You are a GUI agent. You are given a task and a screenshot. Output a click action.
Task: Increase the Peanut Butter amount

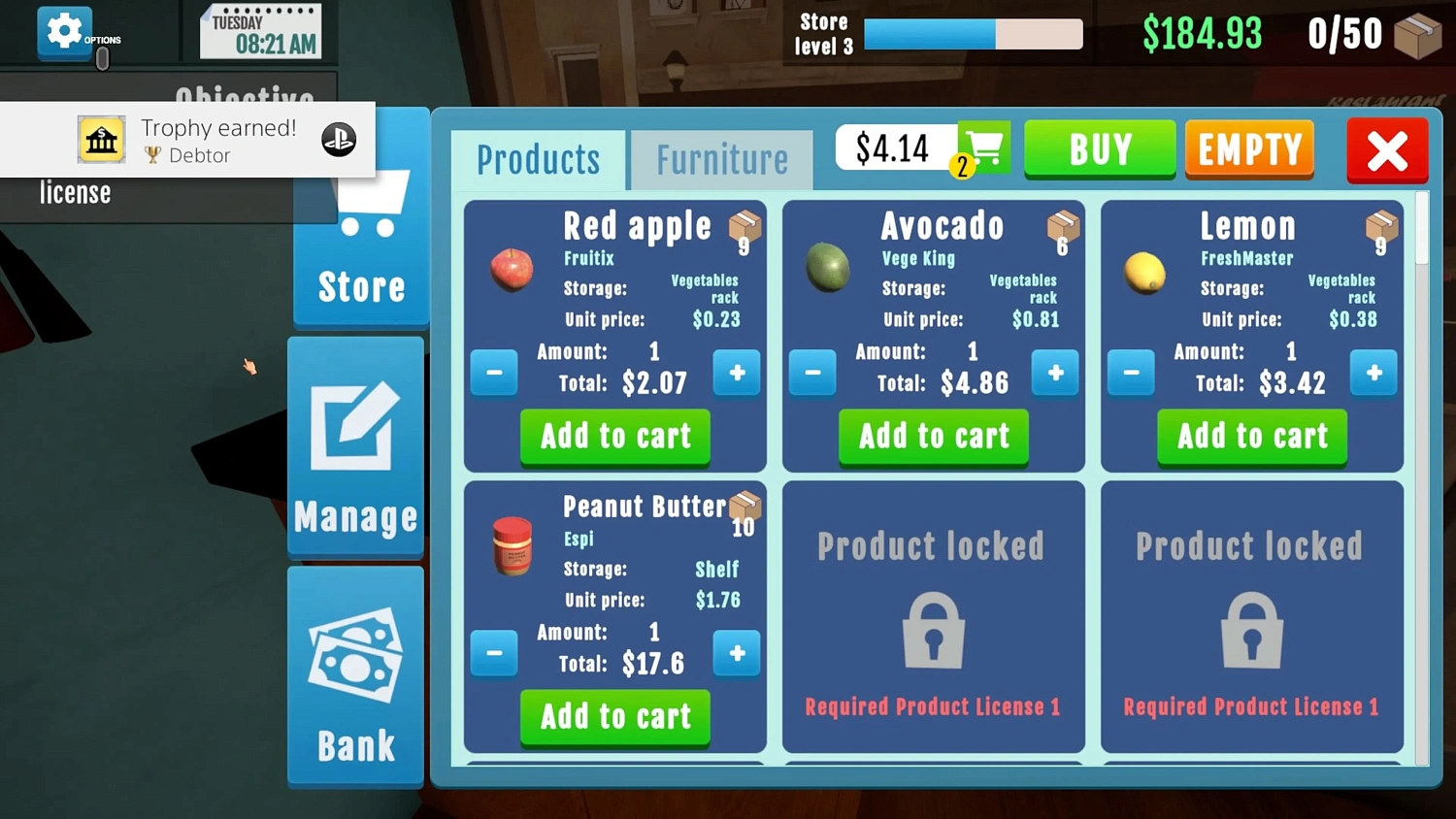[x=737, y=654]
